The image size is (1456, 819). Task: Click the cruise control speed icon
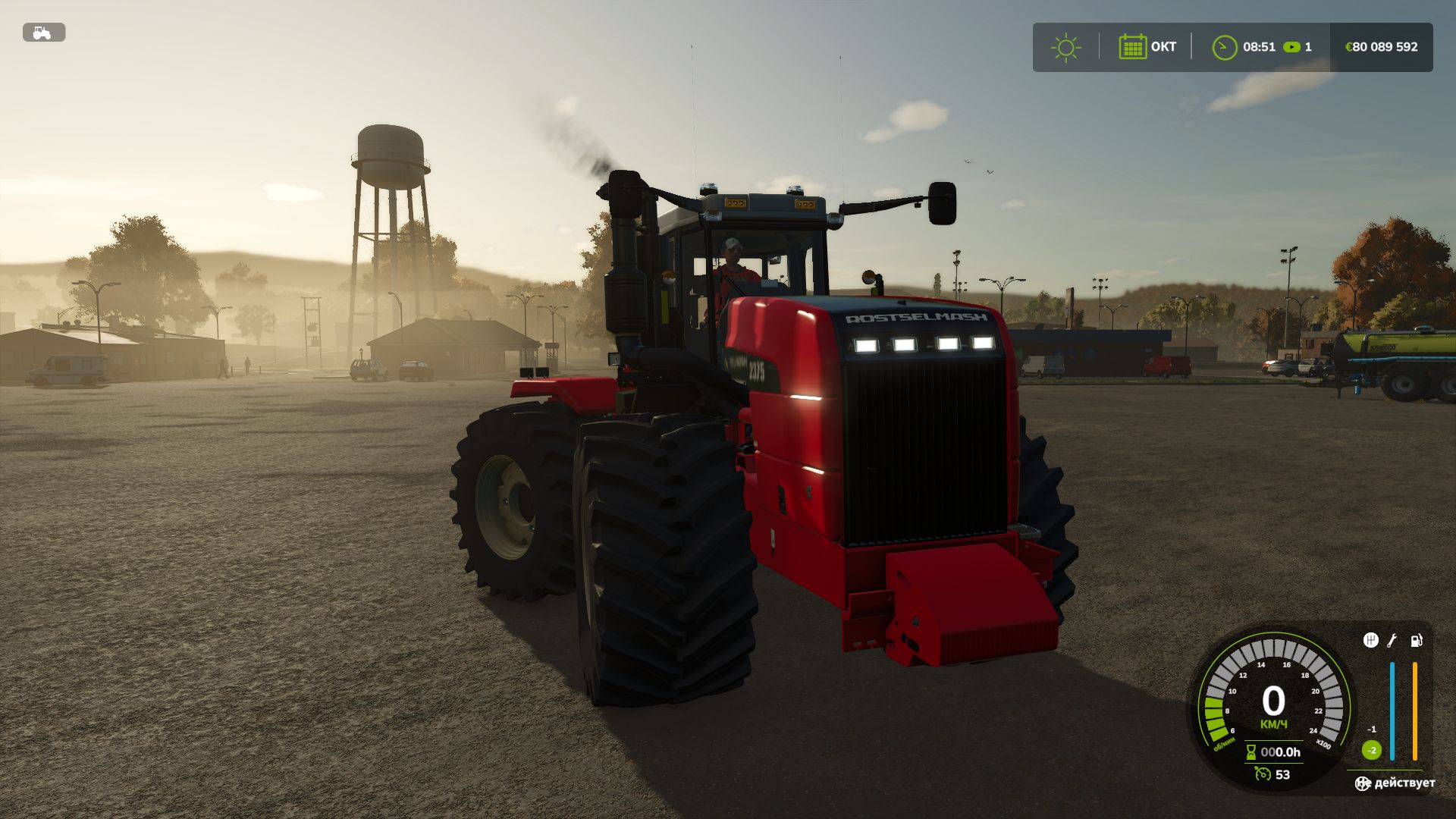pyautogui.click(x=1263, y=774)
